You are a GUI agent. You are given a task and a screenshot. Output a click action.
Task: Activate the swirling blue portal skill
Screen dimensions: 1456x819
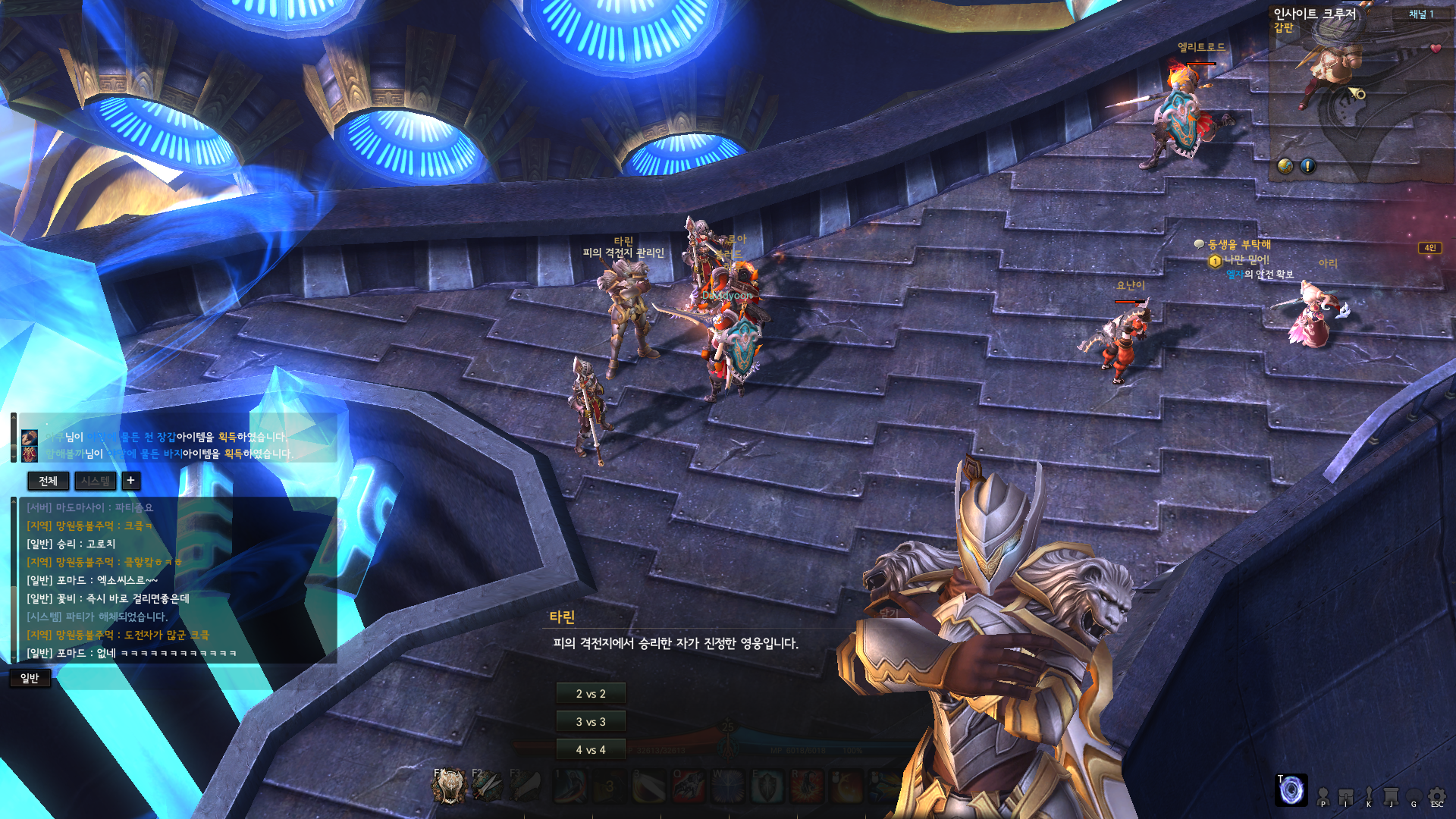coord(1291,790)
